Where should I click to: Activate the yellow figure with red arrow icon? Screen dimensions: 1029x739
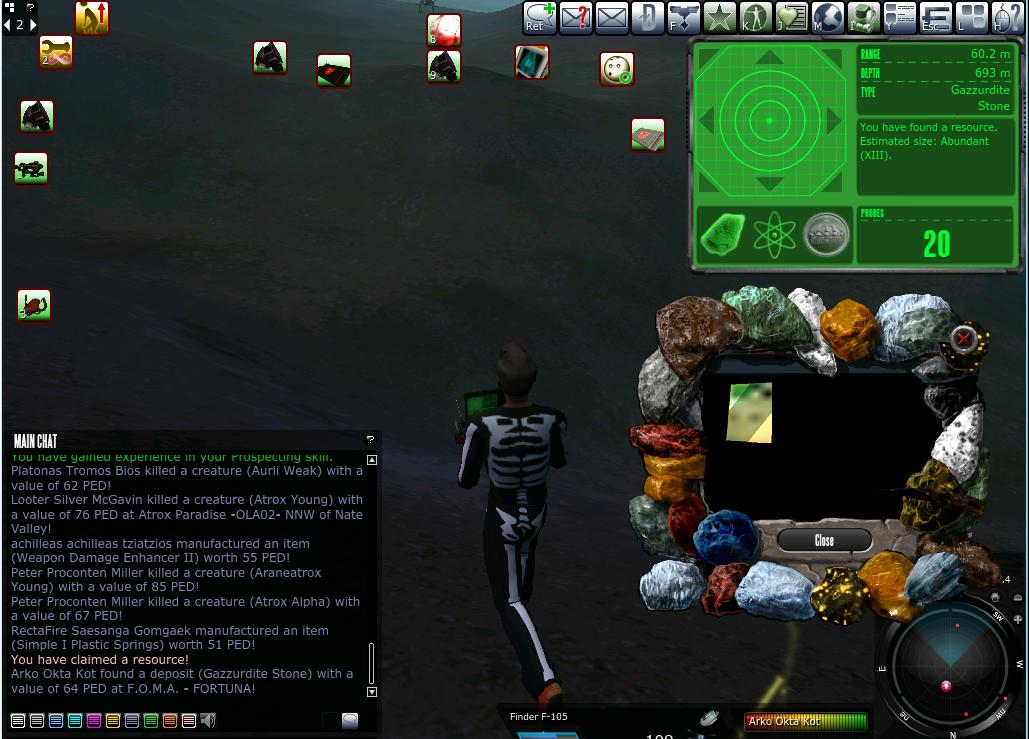coord(92,17)
